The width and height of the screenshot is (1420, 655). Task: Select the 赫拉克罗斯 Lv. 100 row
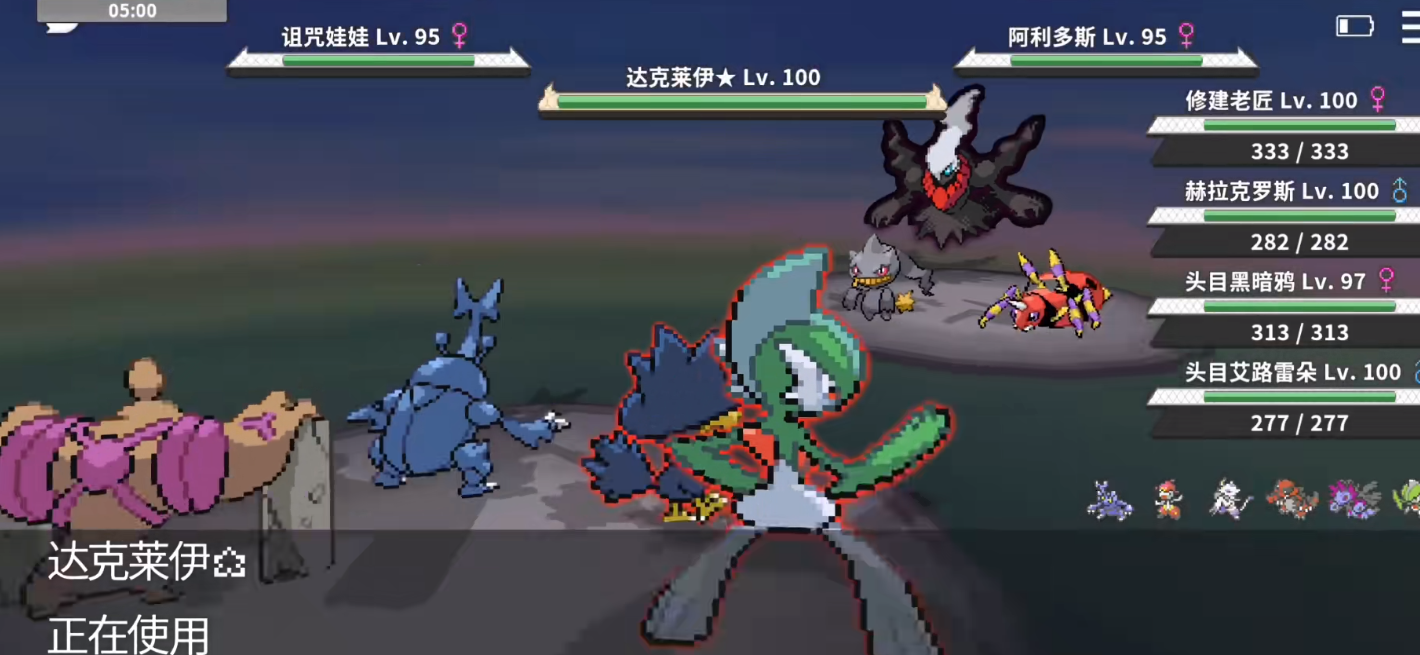point(1285,216)
